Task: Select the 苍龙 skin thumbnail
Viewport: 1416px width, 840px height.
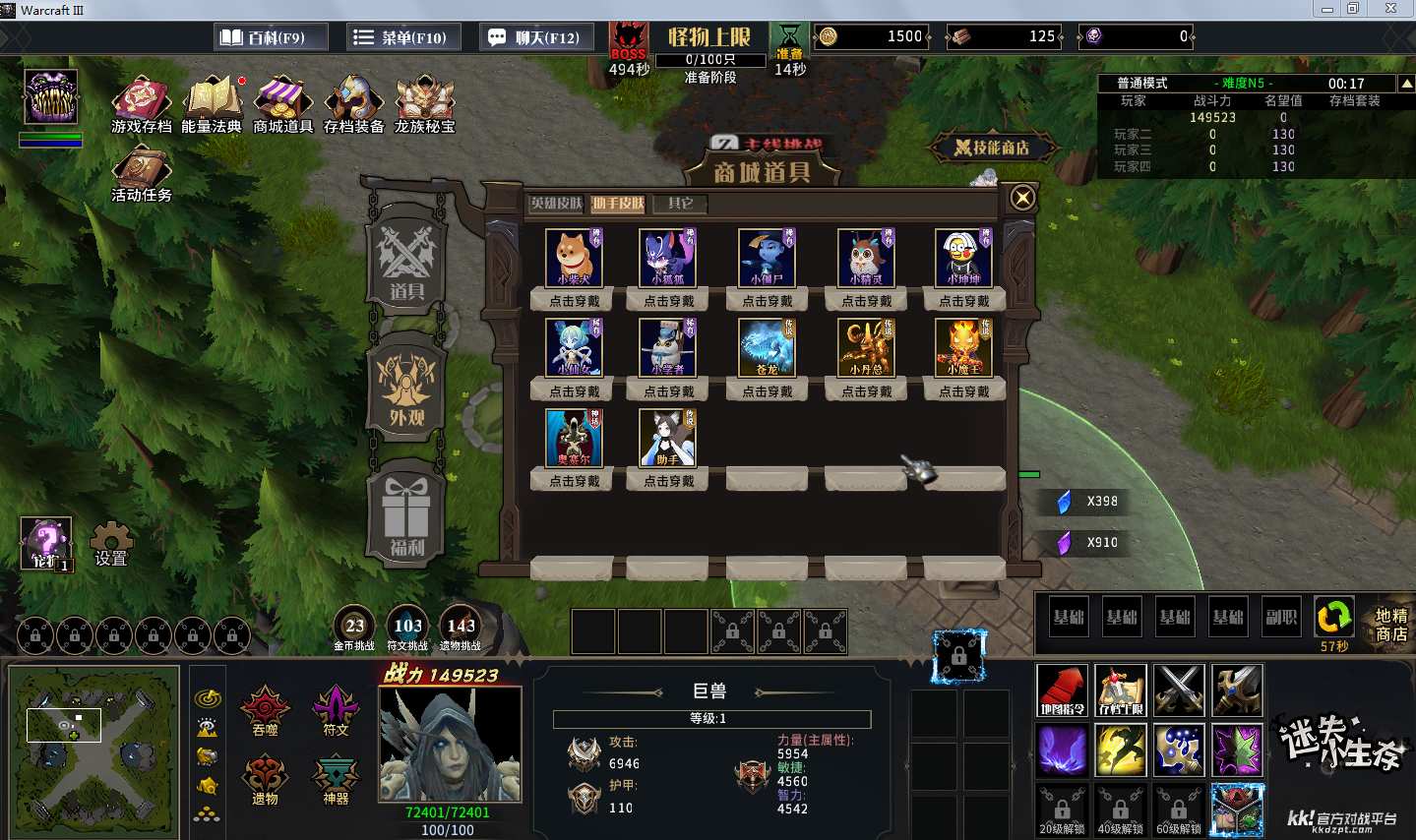Action: click(767, 347)
